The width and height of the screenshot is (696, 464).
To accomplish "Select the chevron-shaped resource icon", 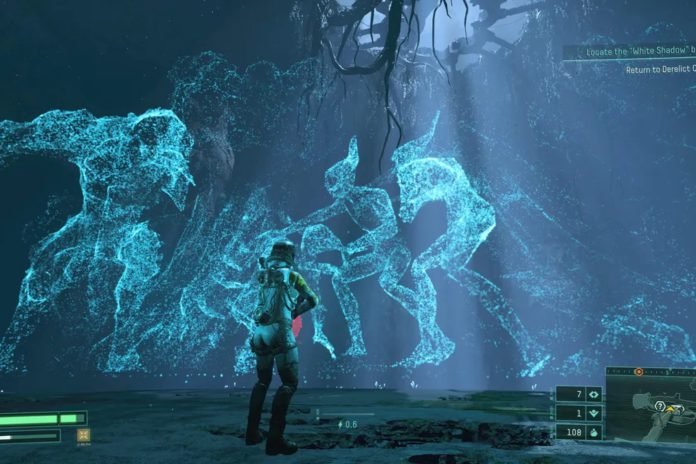I will coord(592,413).
